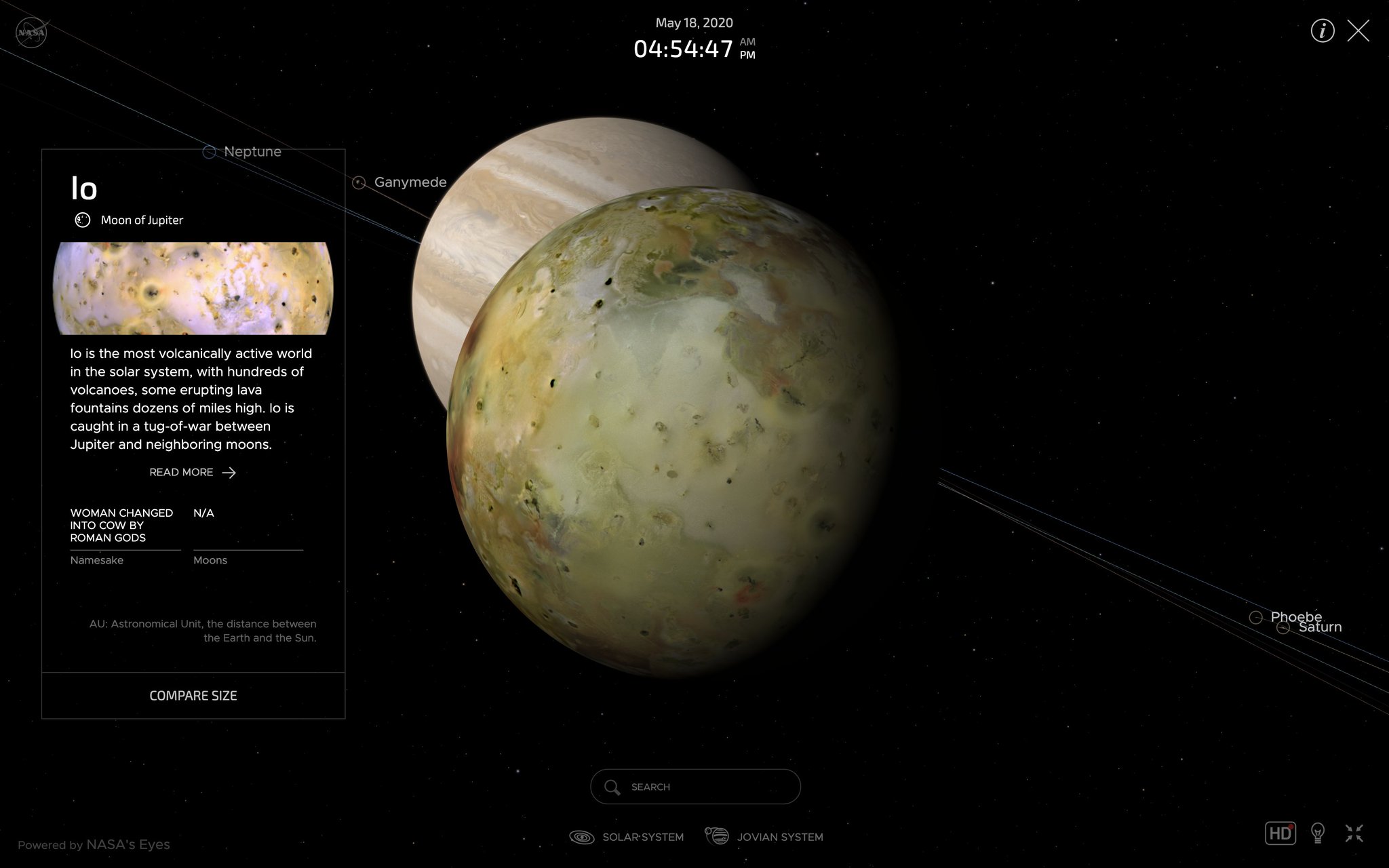1389x868 pixels.
Task: Click inside the SEARCH field
Action: point(694,787)
